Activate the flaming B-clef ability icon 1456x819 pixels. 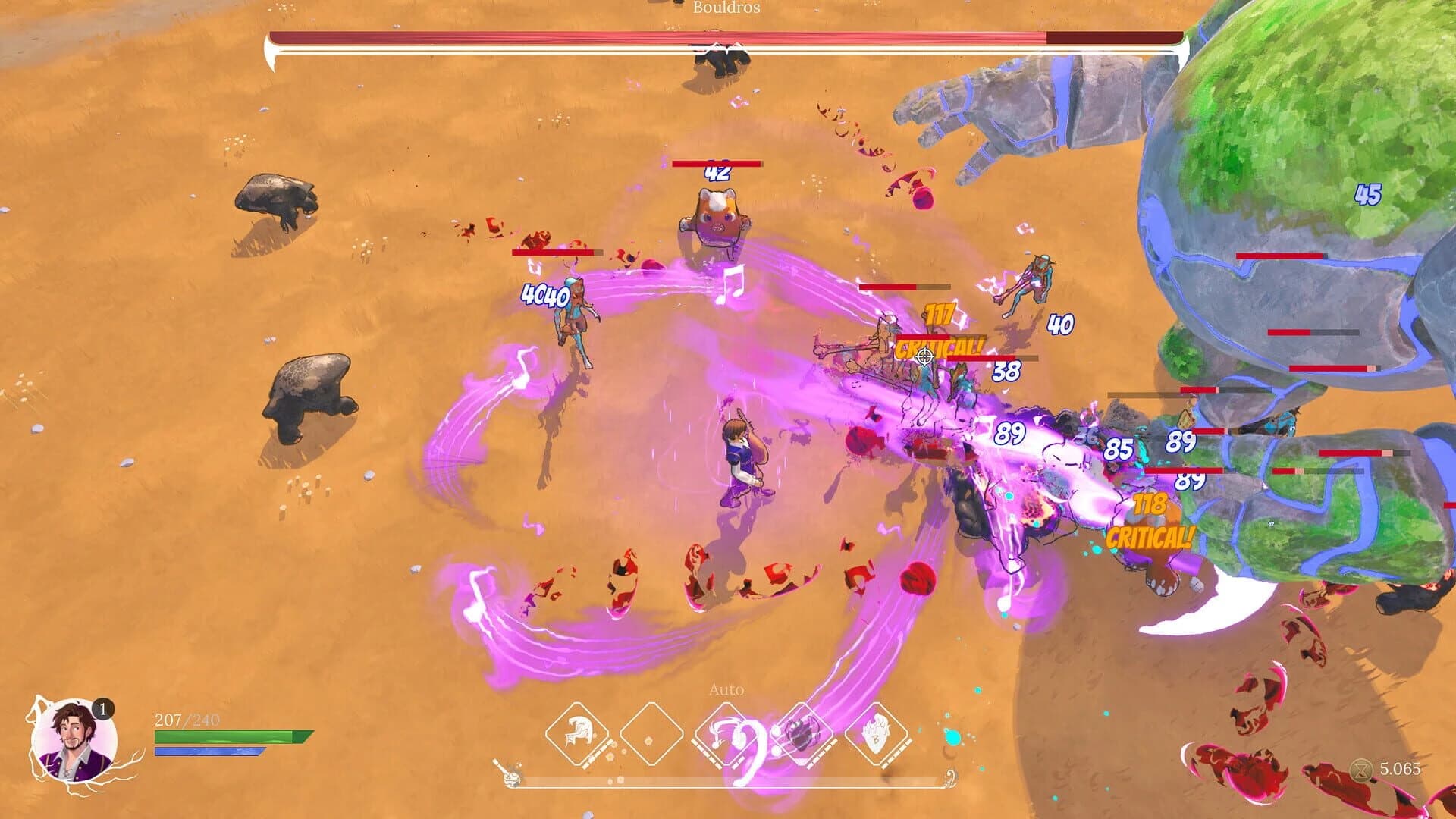pos(878,732)
